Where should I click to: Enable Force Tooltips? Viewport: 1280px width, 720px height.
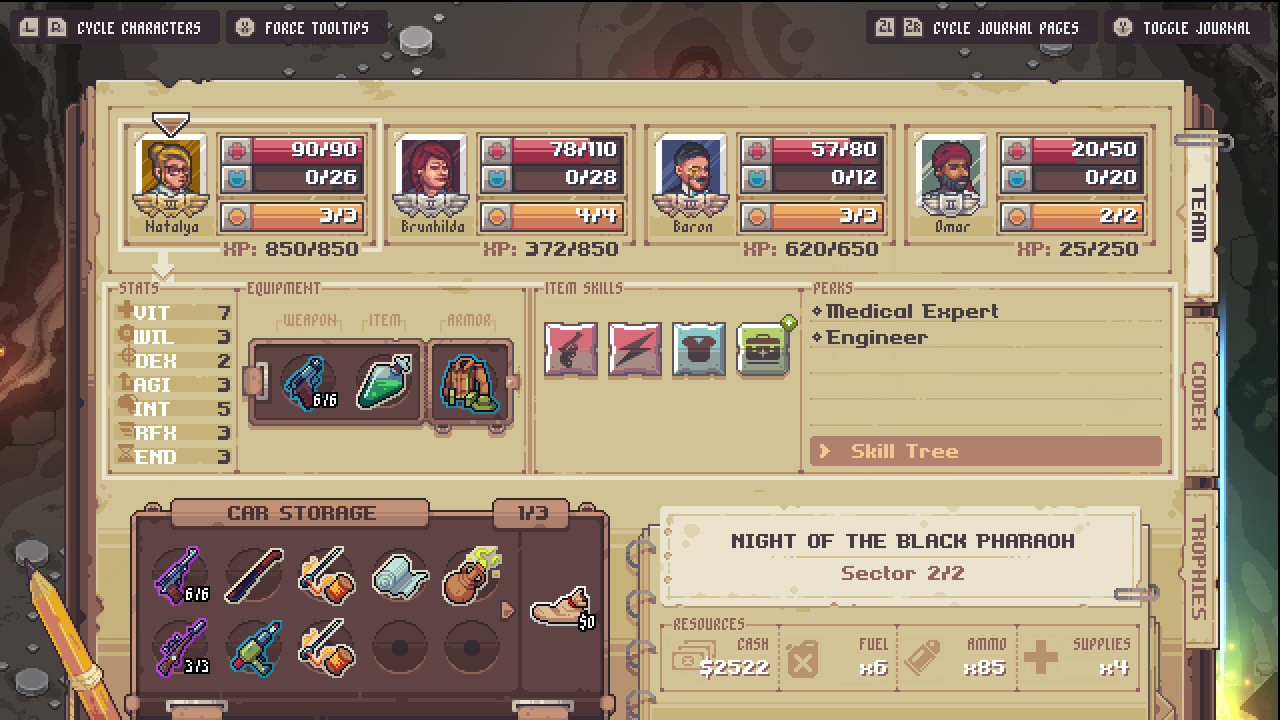click(x=307, y=27)
